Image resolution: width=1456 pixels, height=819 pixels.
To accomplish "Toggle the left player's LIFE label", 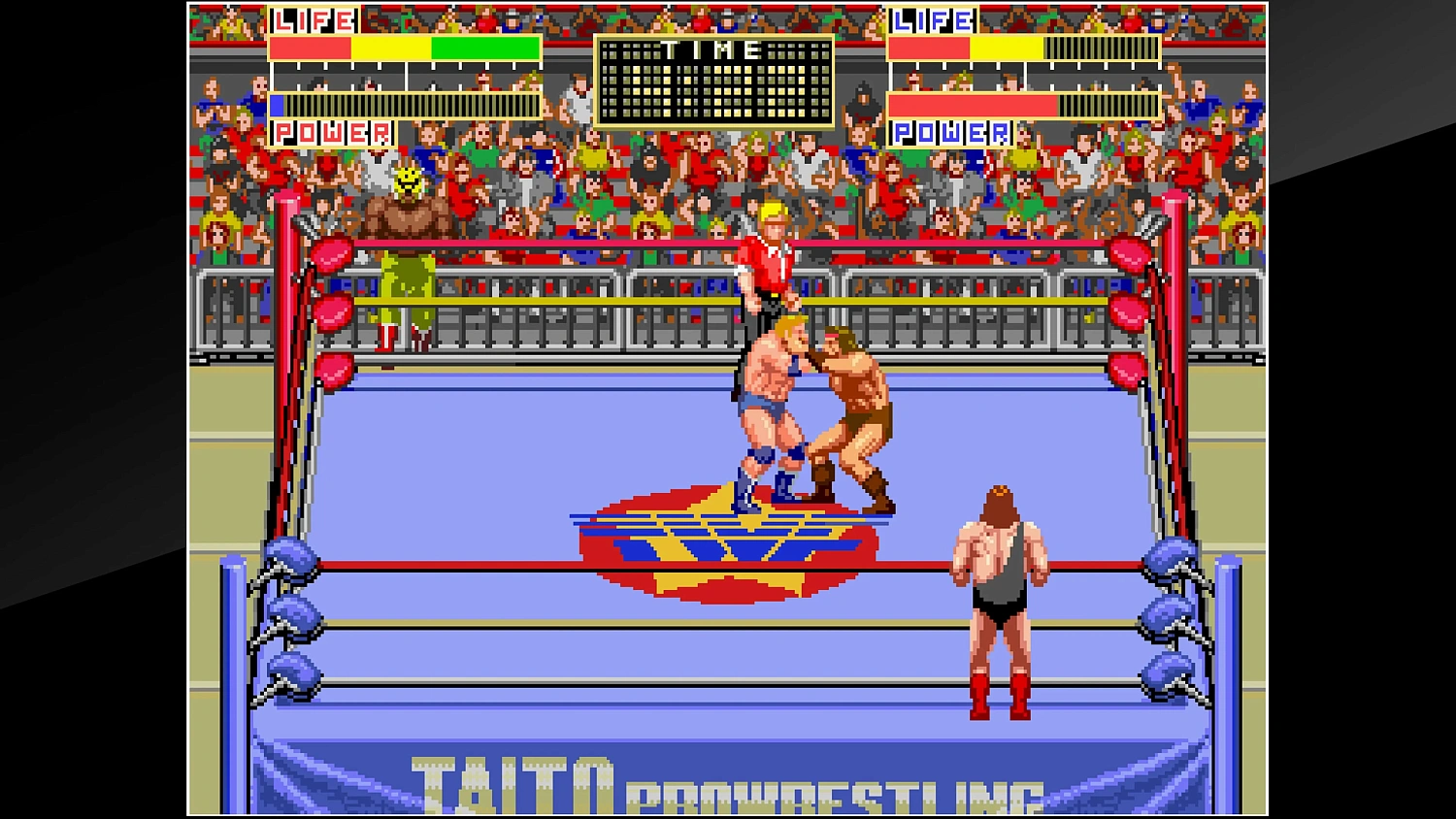I will 311,19.
